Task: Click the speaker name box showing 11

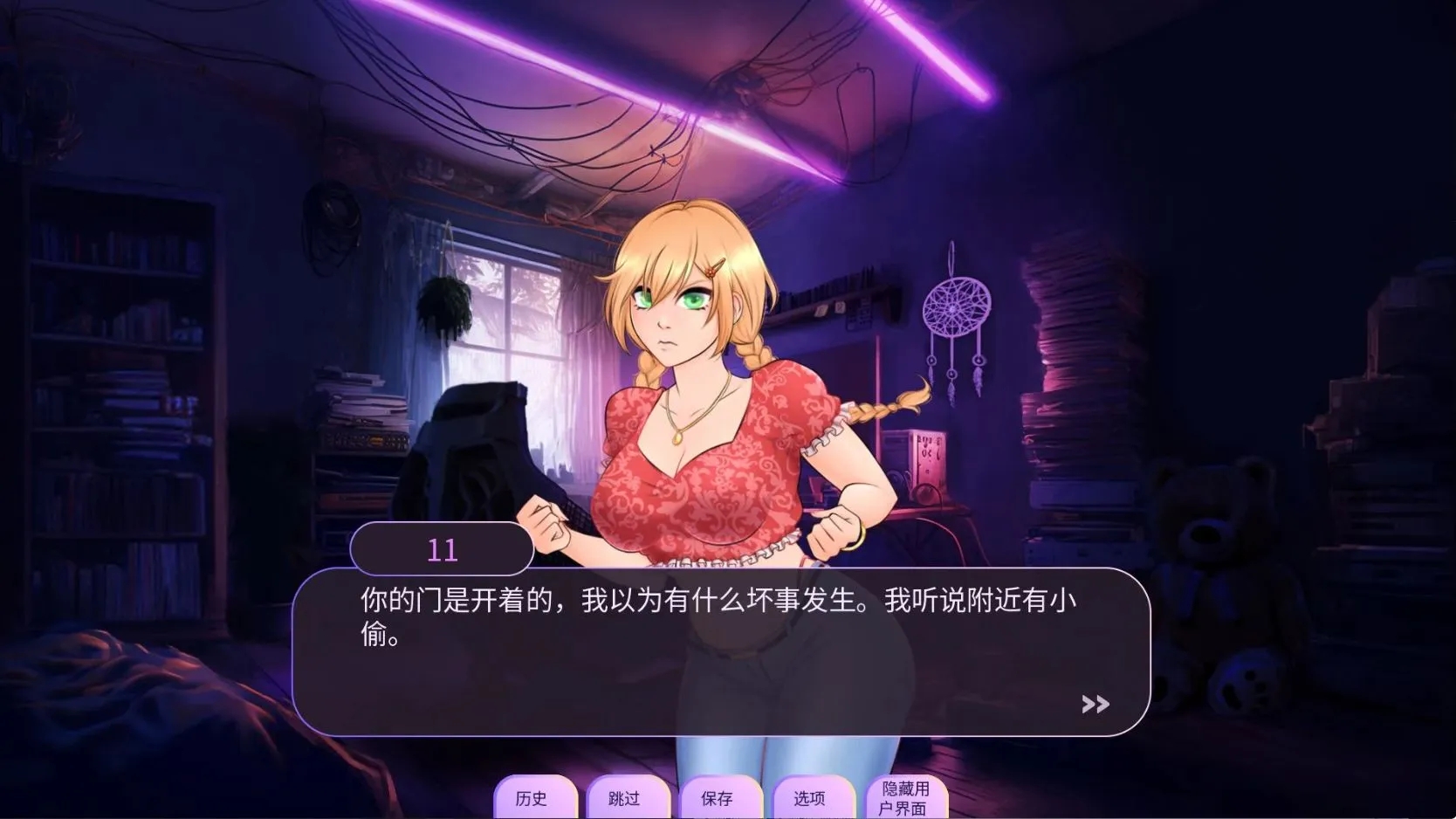Action: click(442, 548)
